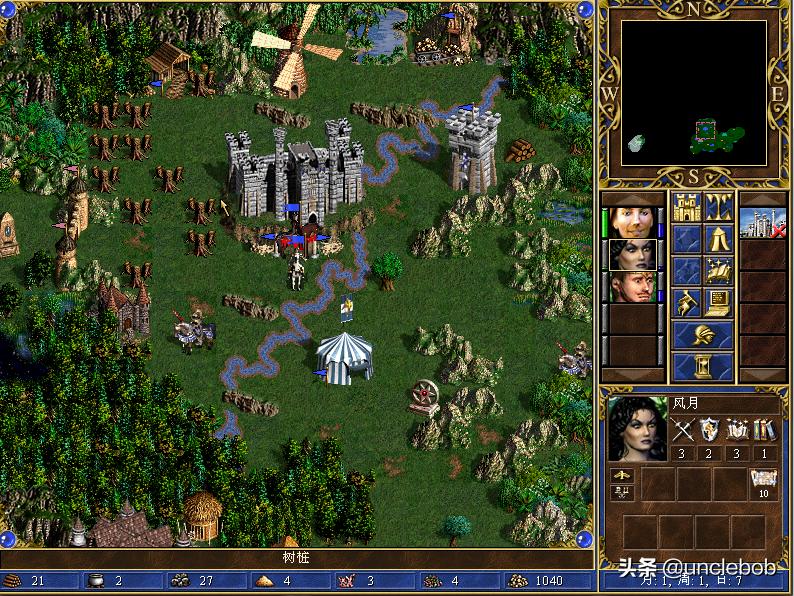End the turn with the hourglass button

click(x=702, y=367)
